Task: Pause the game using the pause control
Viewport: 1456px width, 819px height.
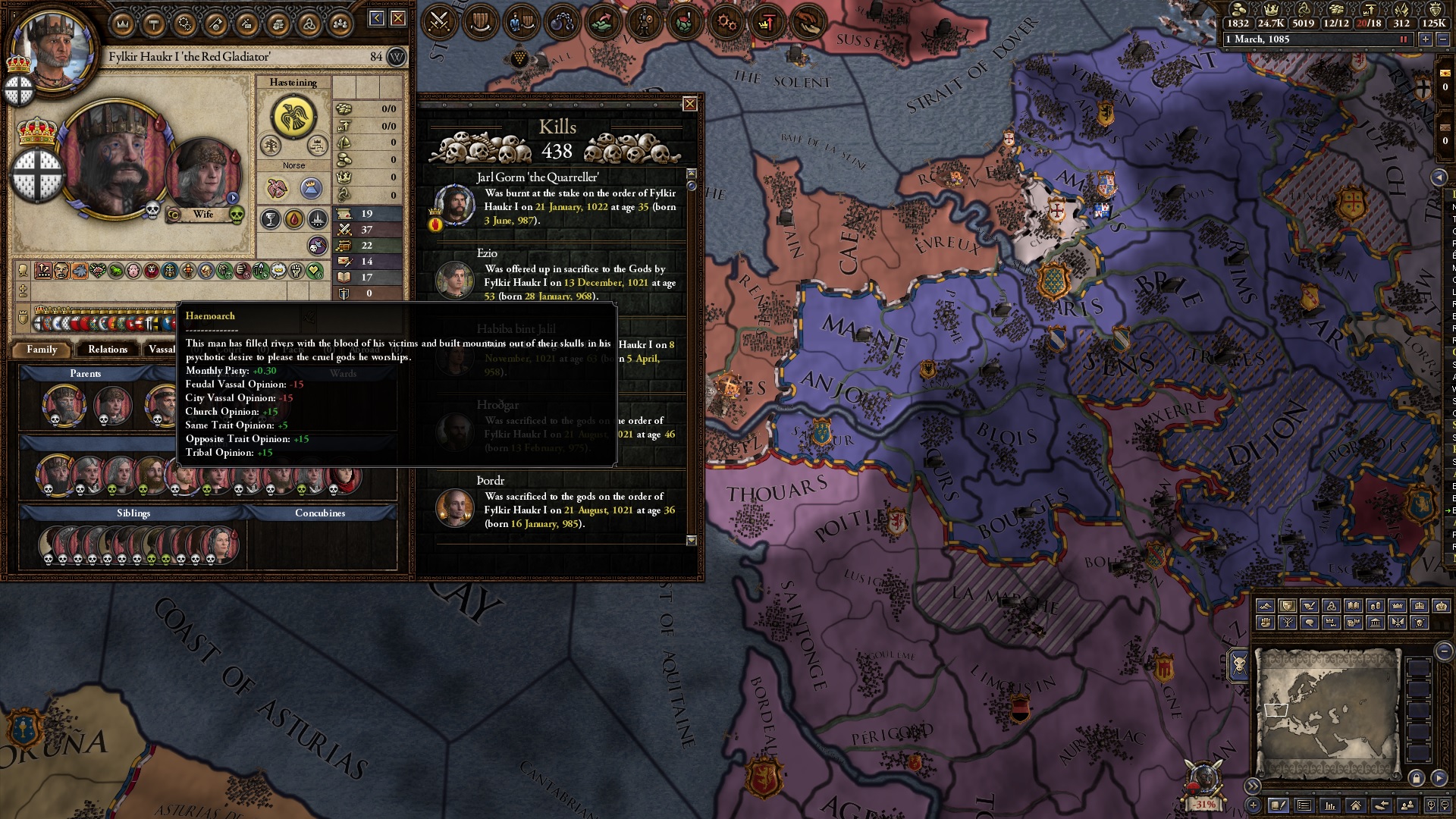Action: click(x=1404, y=39)
